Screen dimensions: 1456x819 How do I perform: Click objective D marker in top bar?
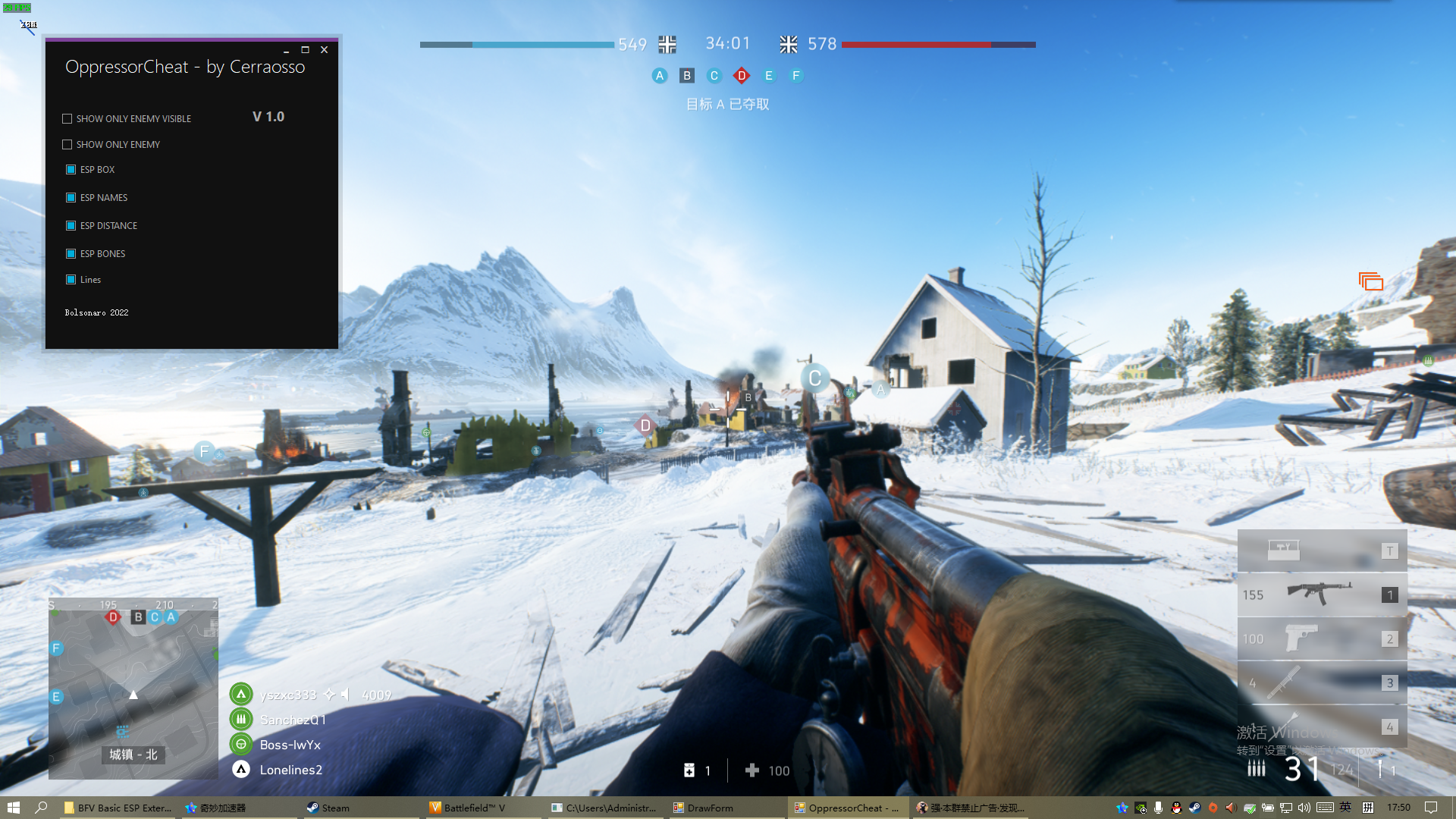742,76
